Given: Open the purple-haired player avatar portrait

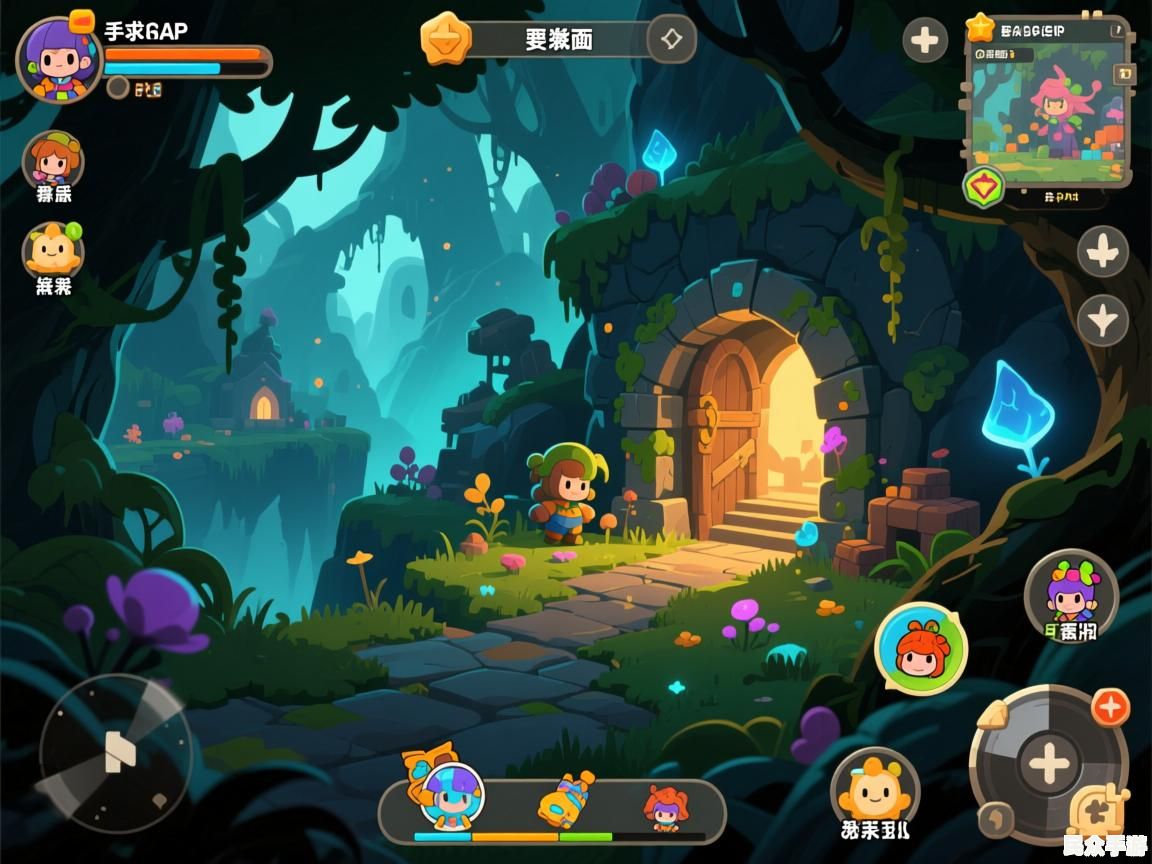Looking at the screenshot, I should [x=58, y=59].
